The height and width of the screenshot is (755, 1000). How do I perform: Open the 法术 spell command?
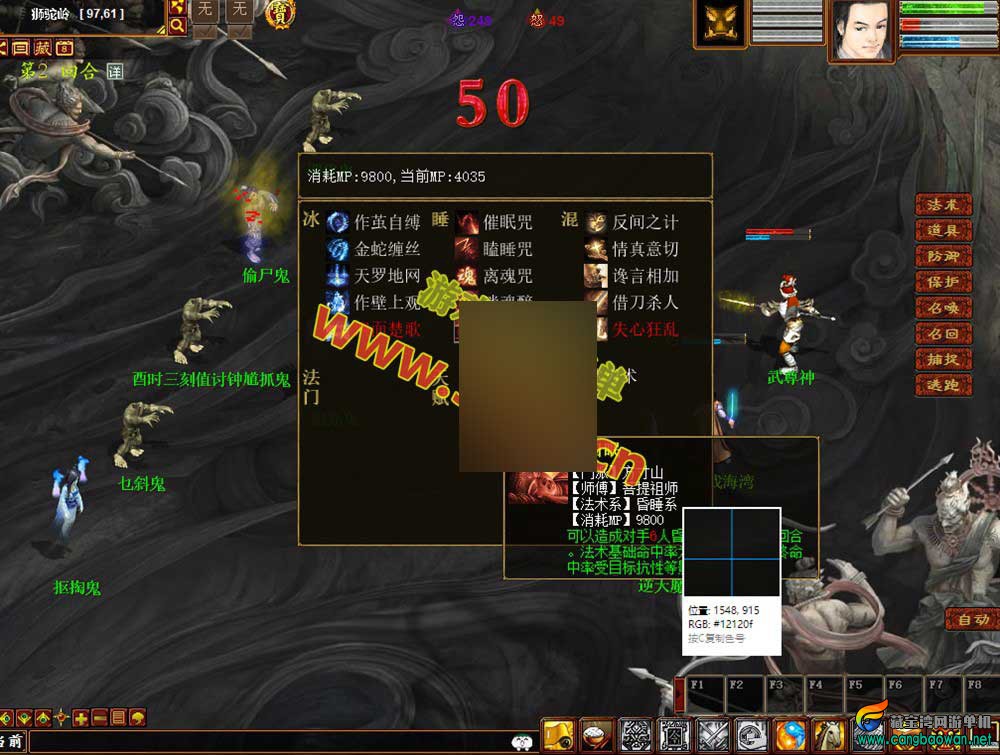pyautogui.click(x=943, y=204)
